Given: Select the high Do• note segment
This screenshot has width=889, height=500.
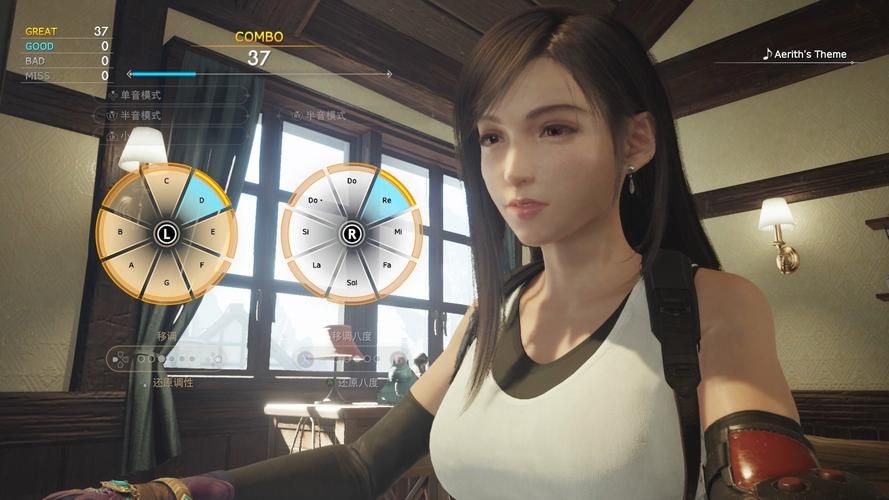Looking at the screenshot, I should (316, 199).
